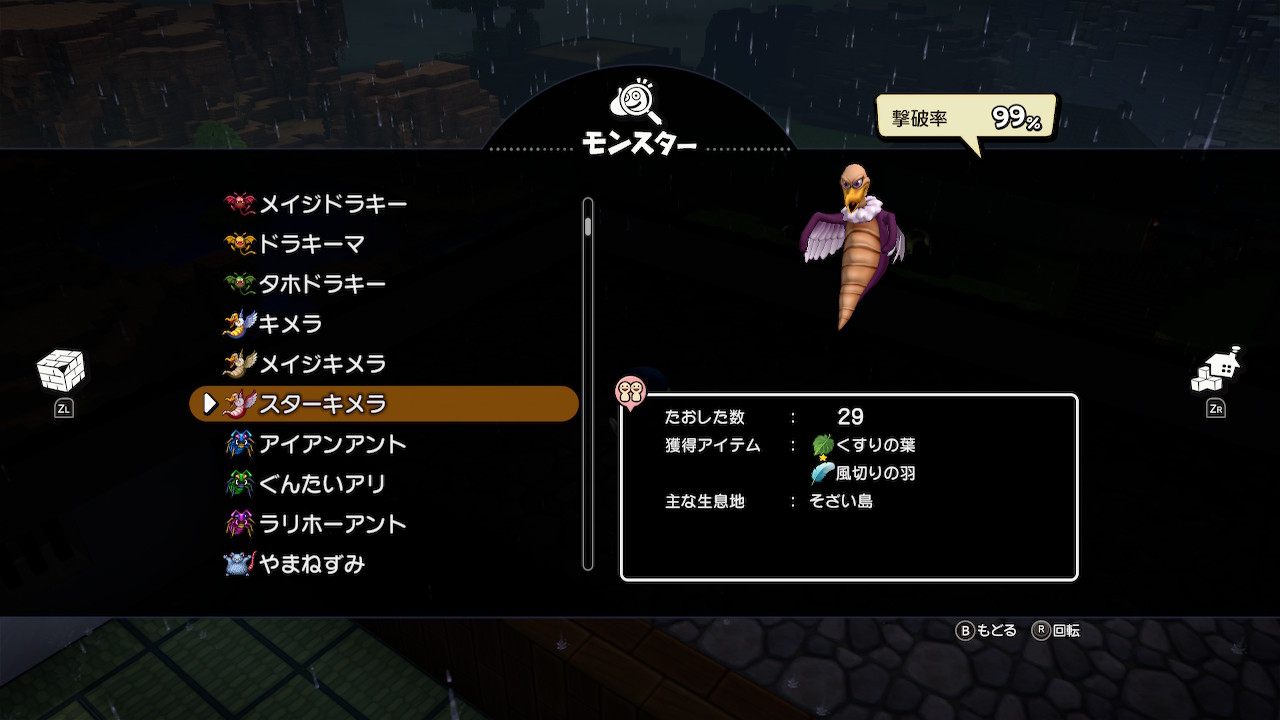Switch to the house building category tab
Image resolution: width=1280 pixels, height=720 pixels.
click(1215, 372)
